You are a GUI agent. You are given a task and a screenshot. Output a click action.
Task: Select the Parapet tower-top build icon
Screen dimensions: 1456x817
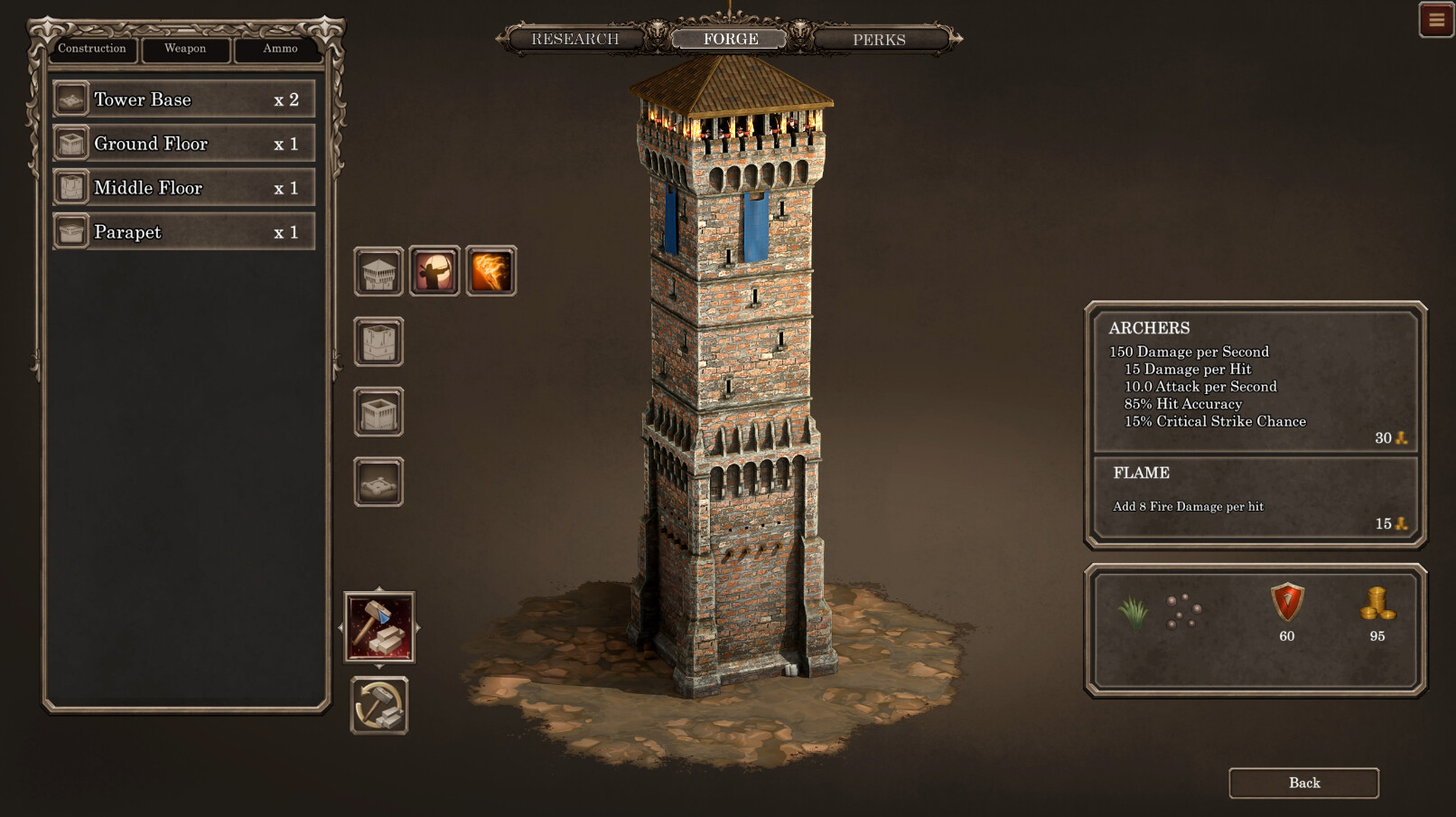(378, 269)
